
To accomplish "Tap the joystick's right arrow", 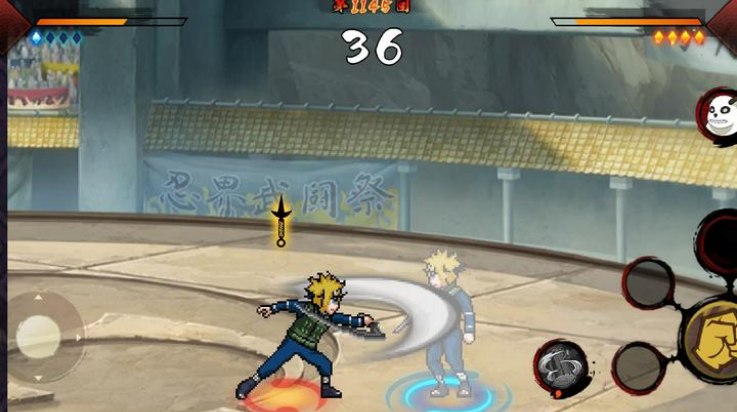I will pos(79,338).
